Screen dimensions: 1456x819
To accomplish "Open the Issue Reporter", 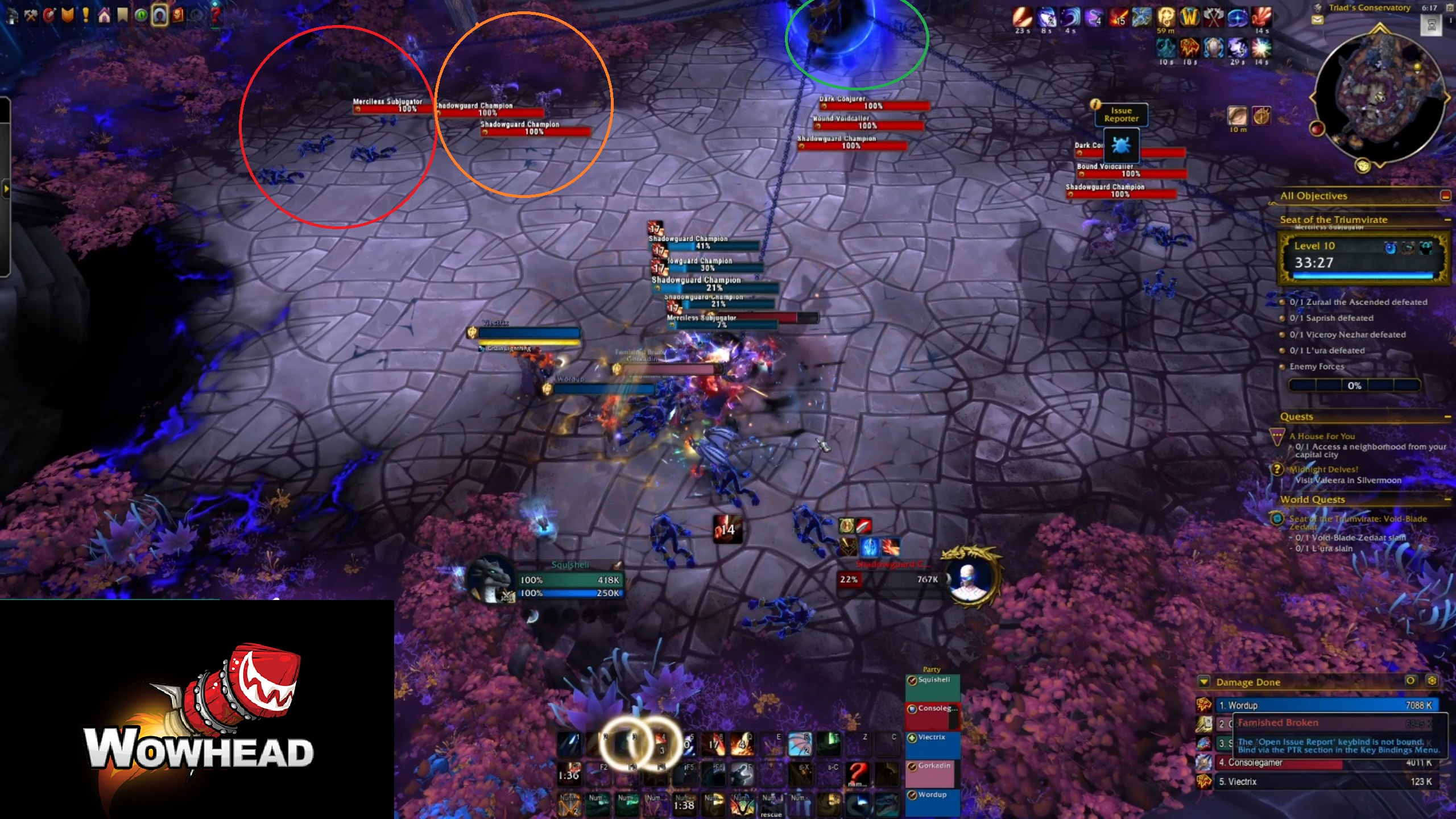I will point(1121,114).
